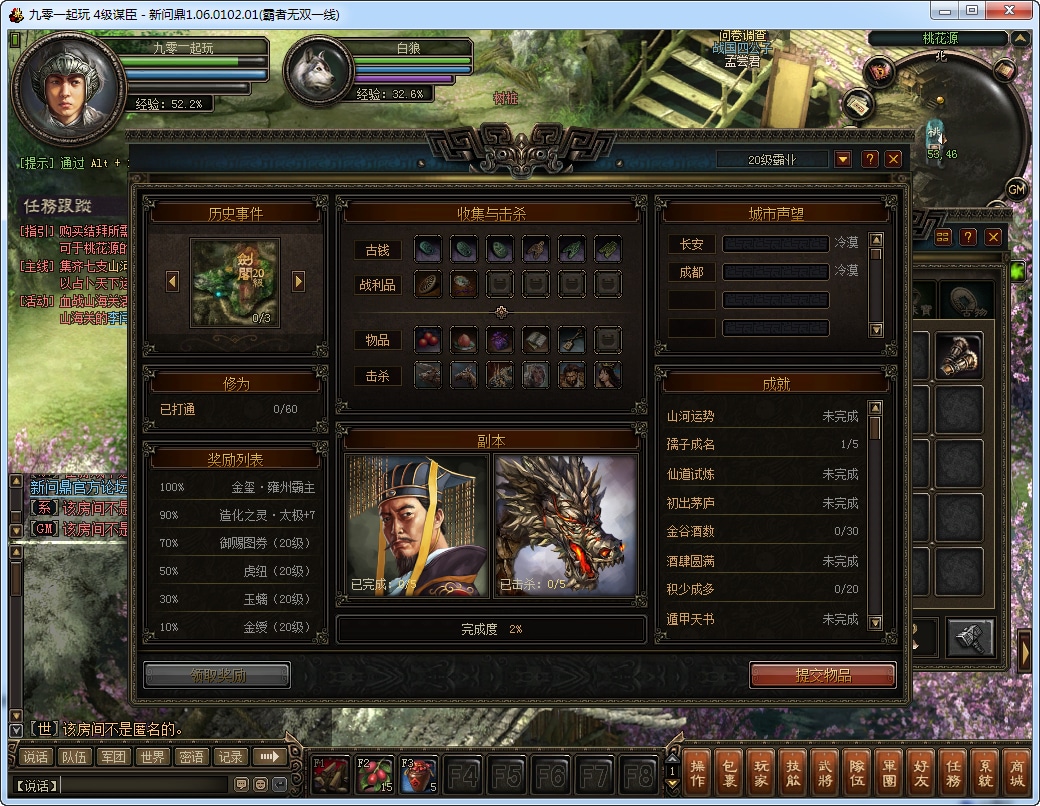Close the 20级霸业 achievement panel
The width and height of the screenshot is (1040, 806).
click(x=893, y=159)
